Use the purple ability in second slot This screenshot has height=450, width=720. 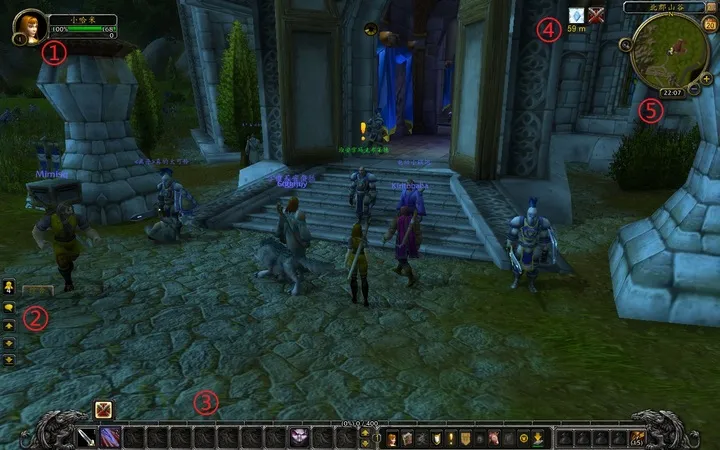pos(109,437)
